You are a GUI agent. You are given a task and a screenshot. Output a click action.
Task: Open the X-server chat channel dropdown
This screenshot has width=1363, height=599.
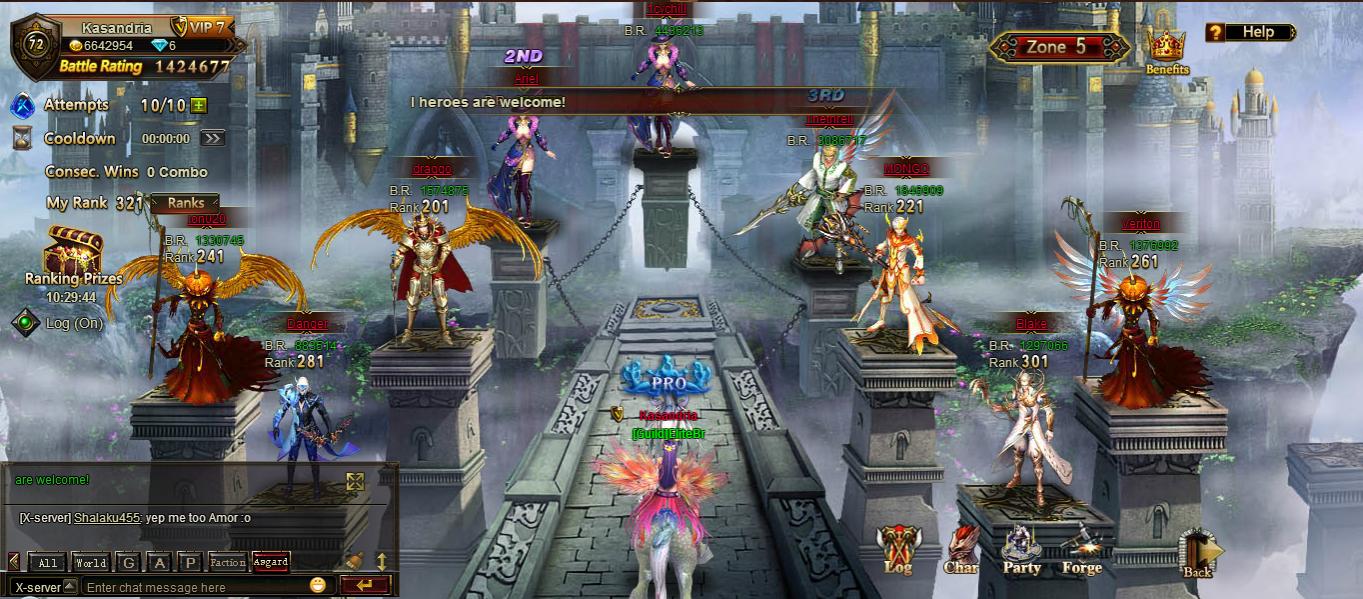44,587
